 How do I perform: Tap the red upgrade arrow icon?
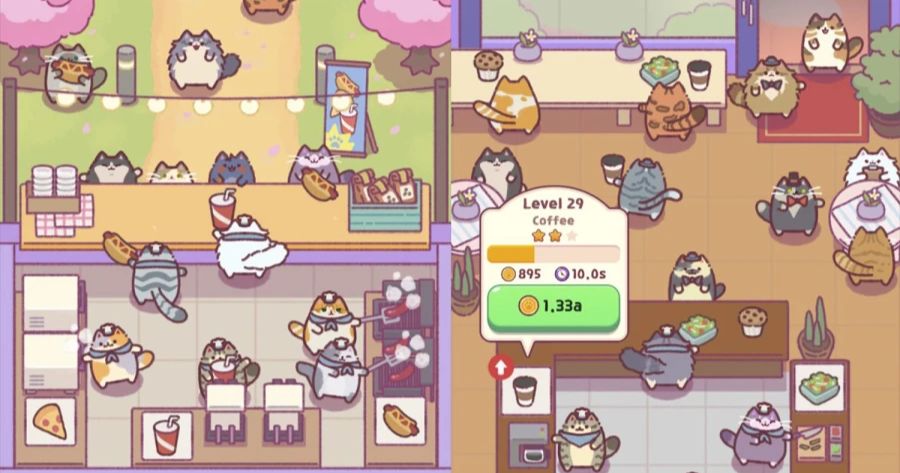pos(499,367)
